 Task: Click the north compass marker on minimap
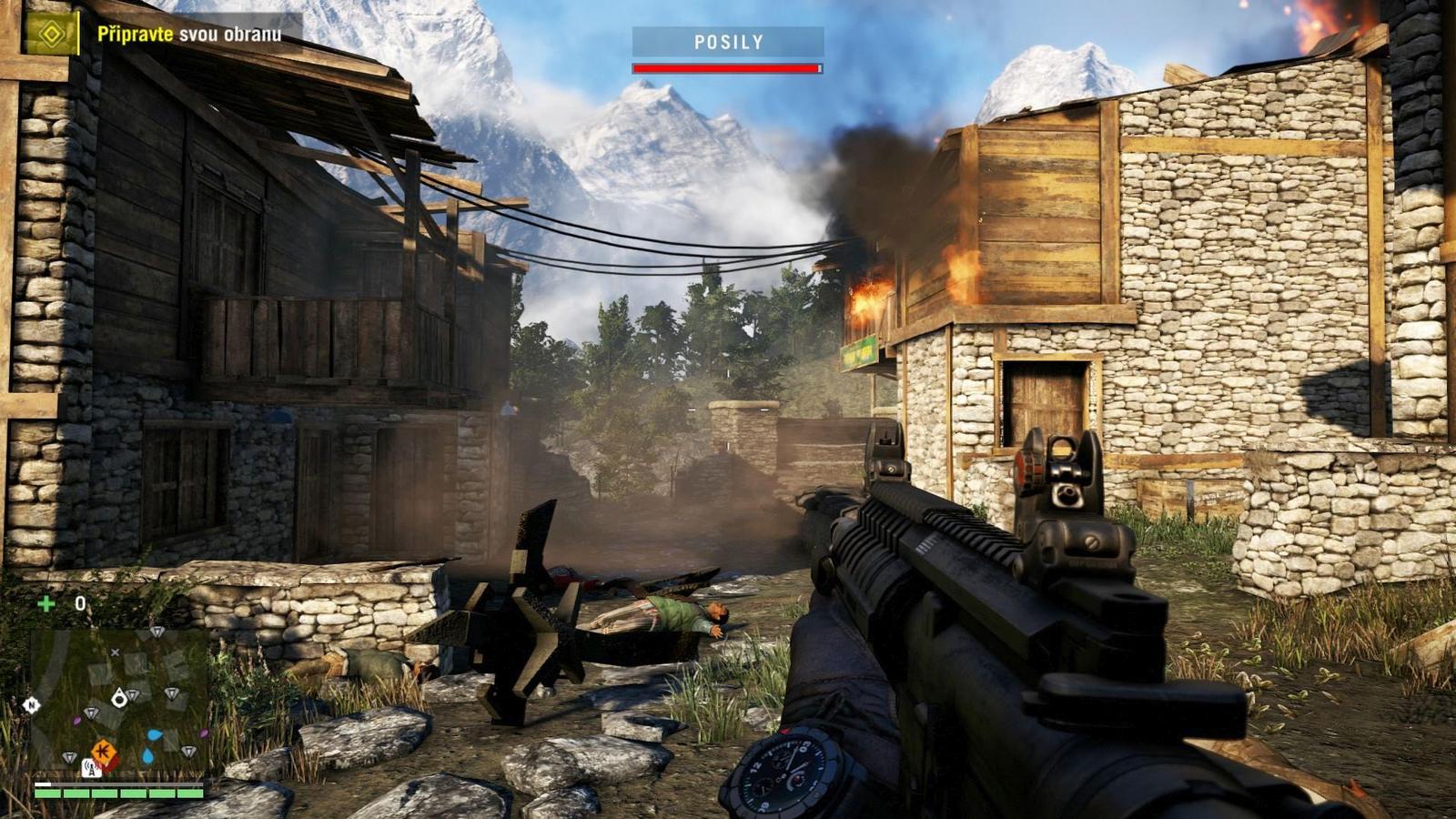31,705
